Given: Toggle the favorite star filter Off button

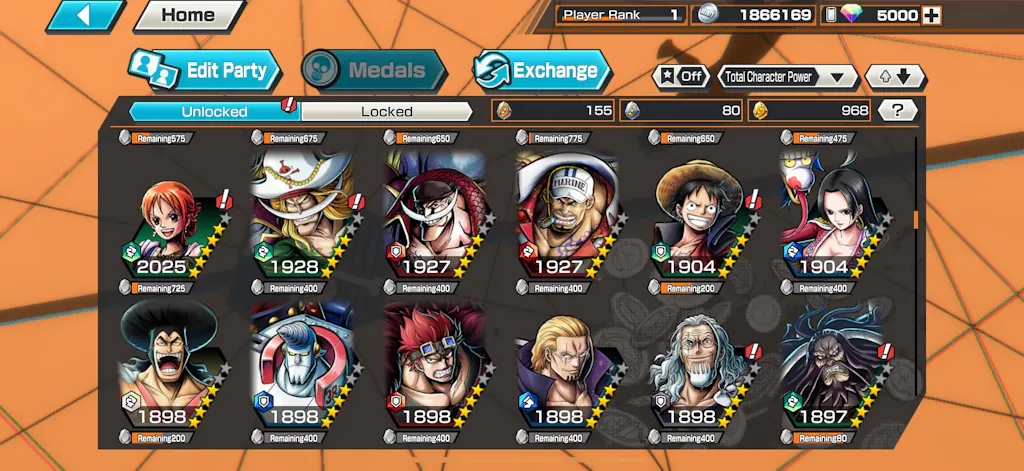Looking at the screenshot, I should [680, 76].
